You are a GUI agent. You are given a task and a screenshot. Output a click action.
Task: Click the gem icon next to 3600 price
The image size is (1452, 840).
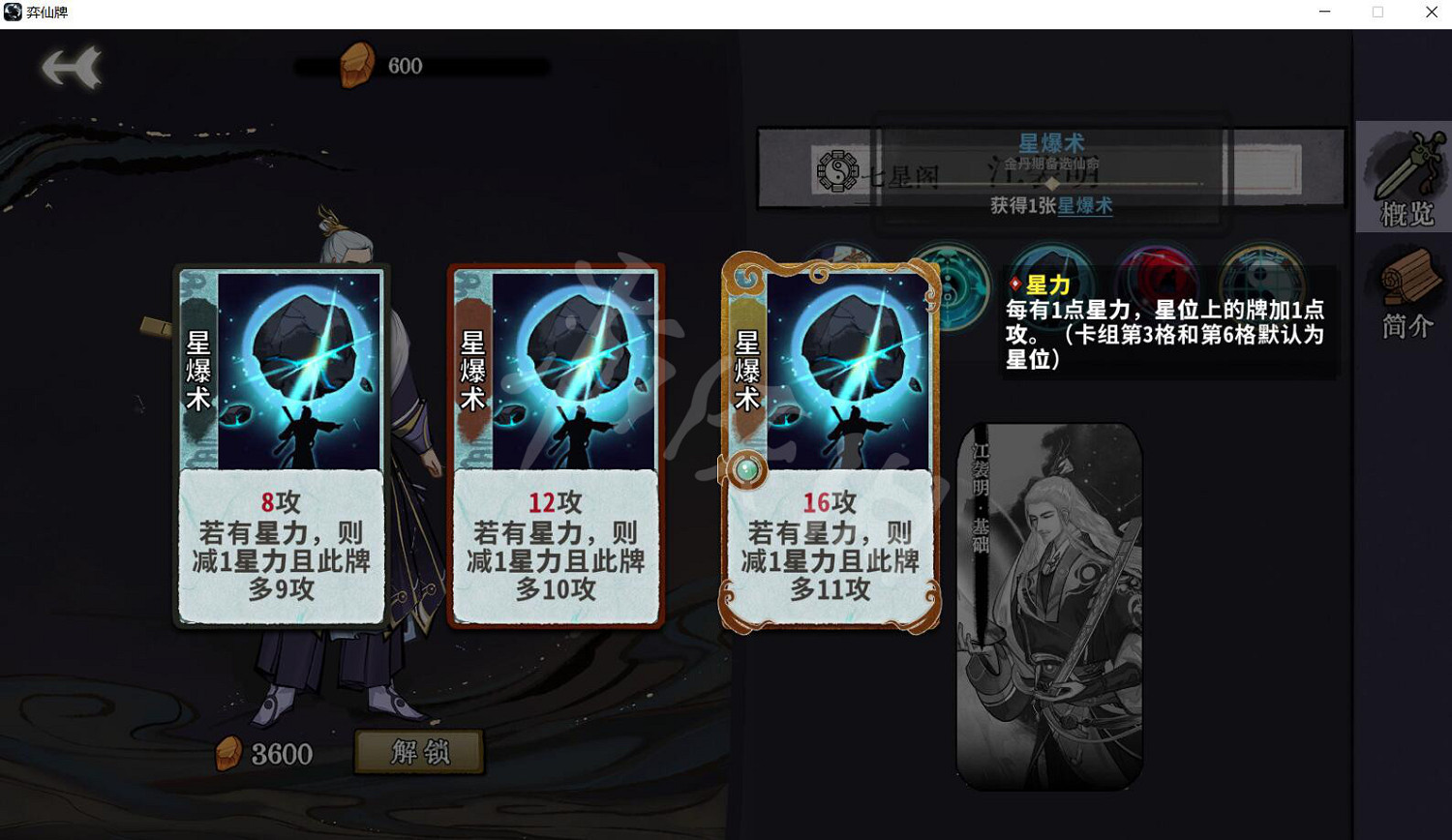(228, 754)
